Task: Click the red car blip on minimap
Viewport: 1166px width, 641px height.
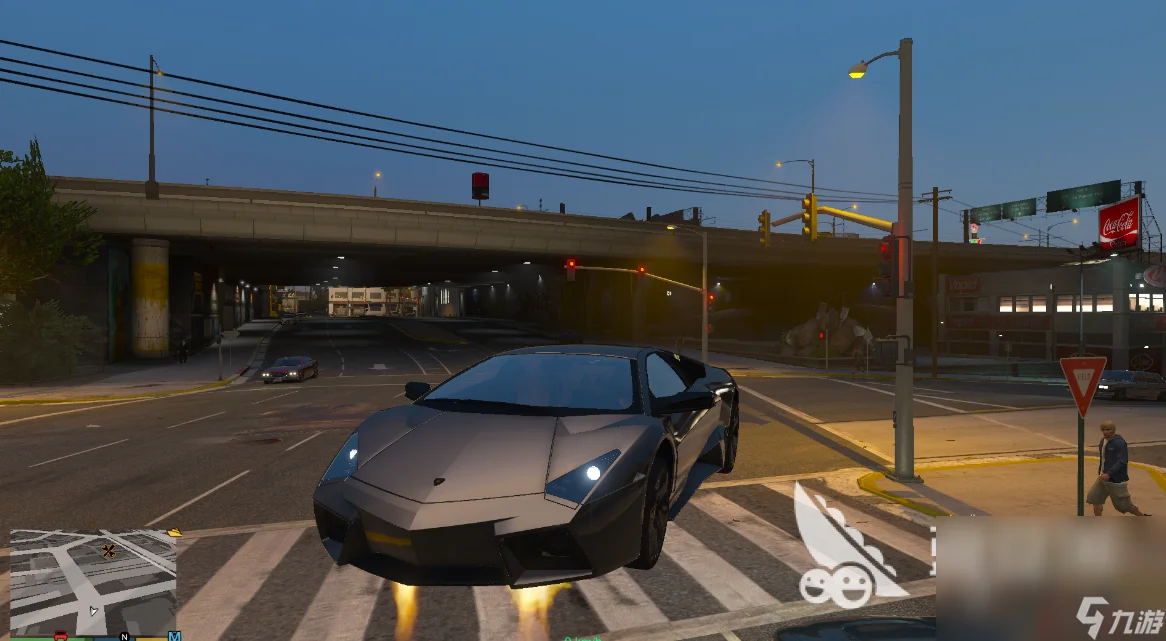Action: point(60,636)
